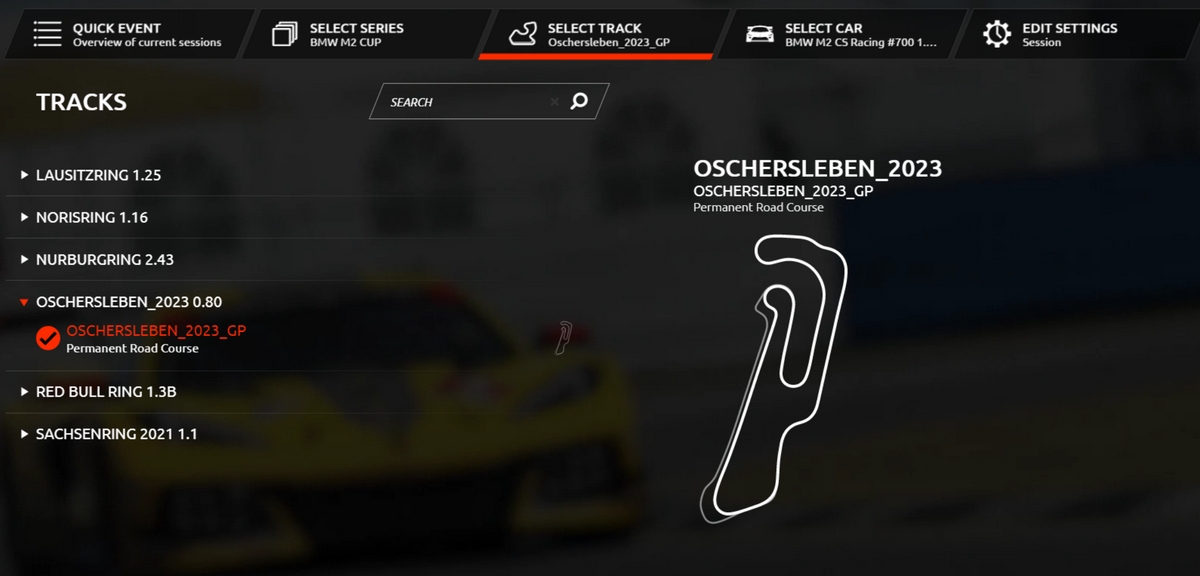Open the Select Track tab

pyautogui.click(x=597, y=35)
